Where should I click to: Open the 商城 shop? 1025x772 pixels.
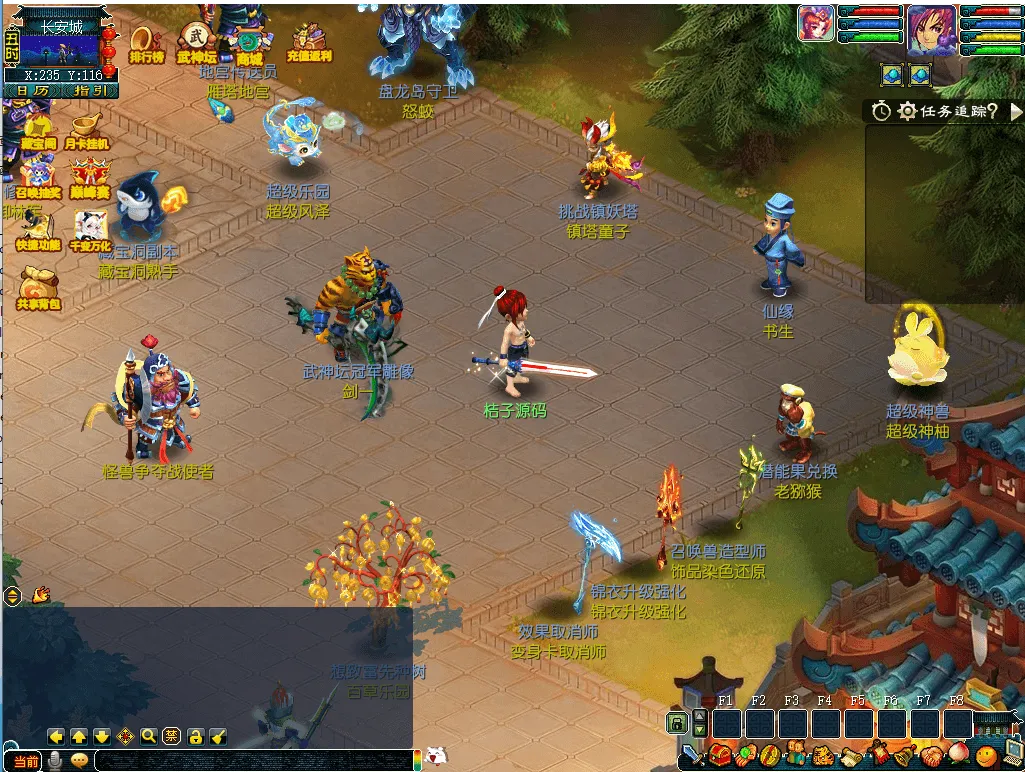point(247,45)
